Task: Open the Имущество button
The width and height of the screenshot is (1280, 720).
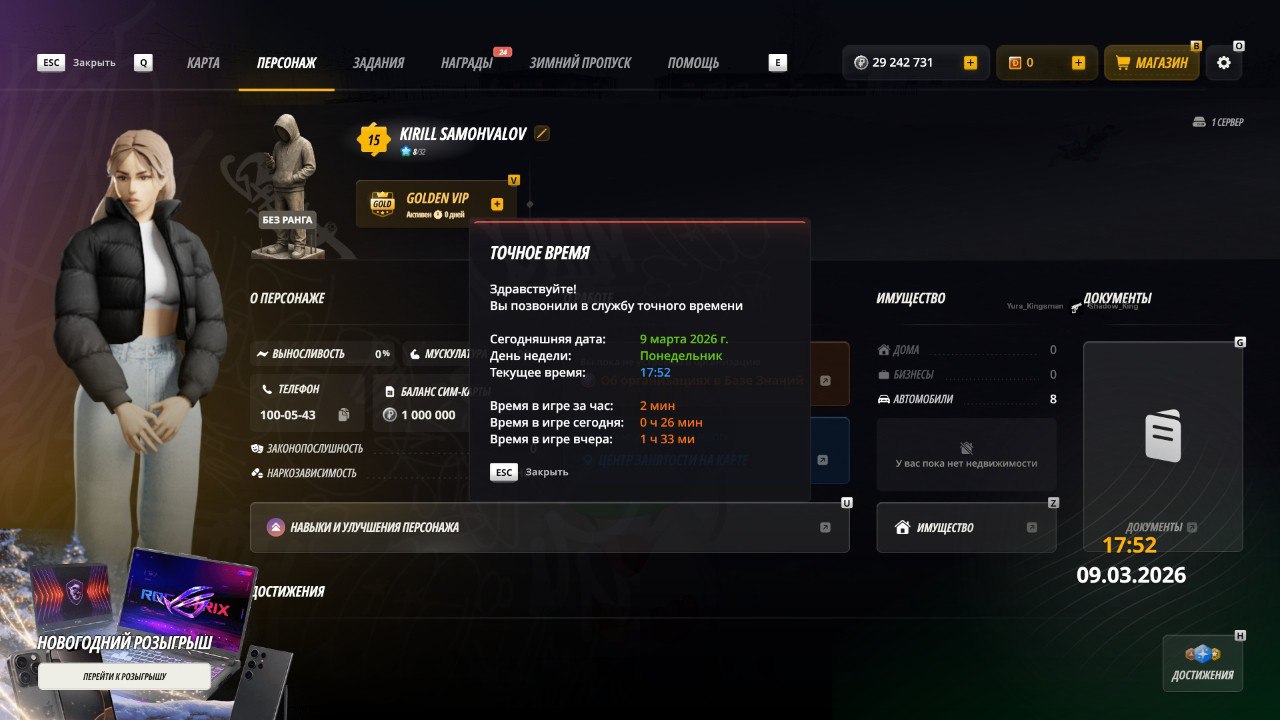Action: (966, 527)
